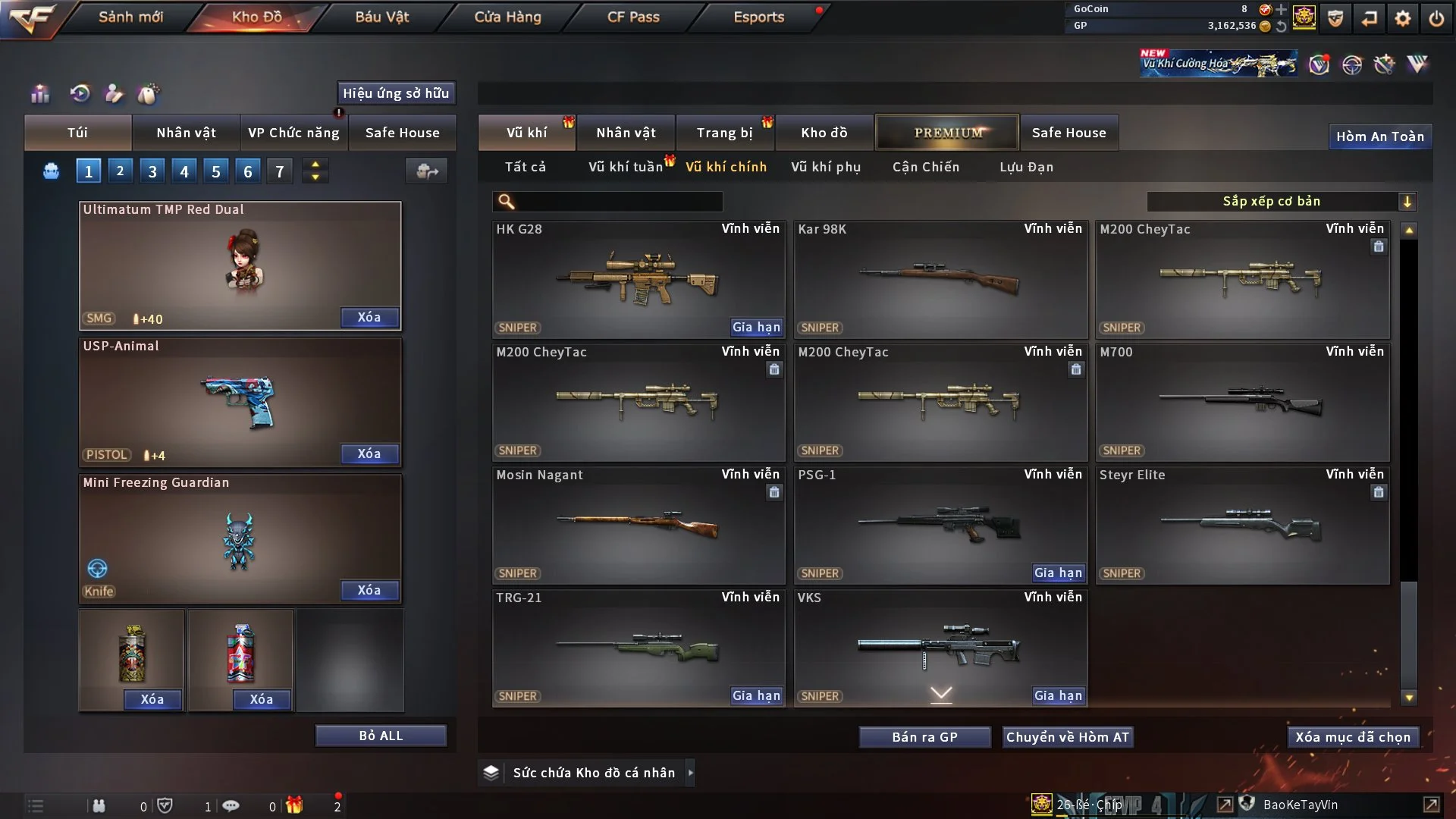Choose the TRG-21 sniper rifle
Image resolution: width=1456 pixels, height=819 pixels.
638,648
